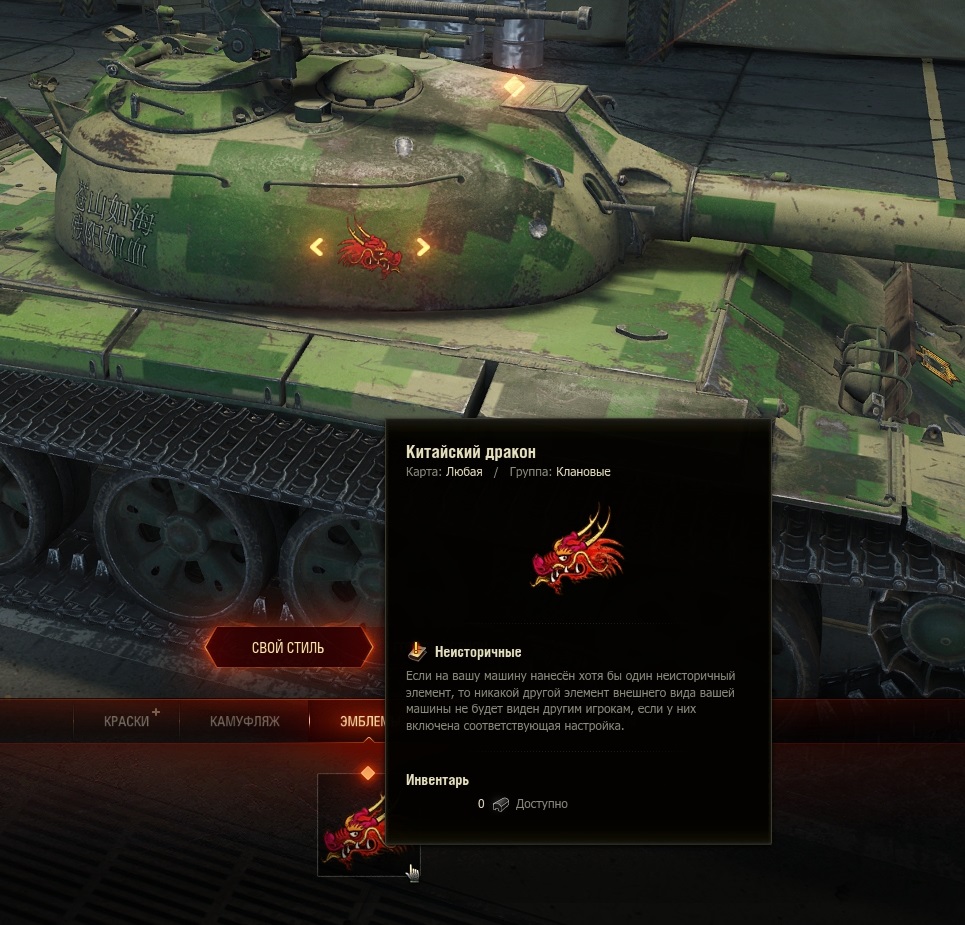Cycle emblem with the left arrow
This screenshot has width=965, height=925.
click(x=316, y=246)
